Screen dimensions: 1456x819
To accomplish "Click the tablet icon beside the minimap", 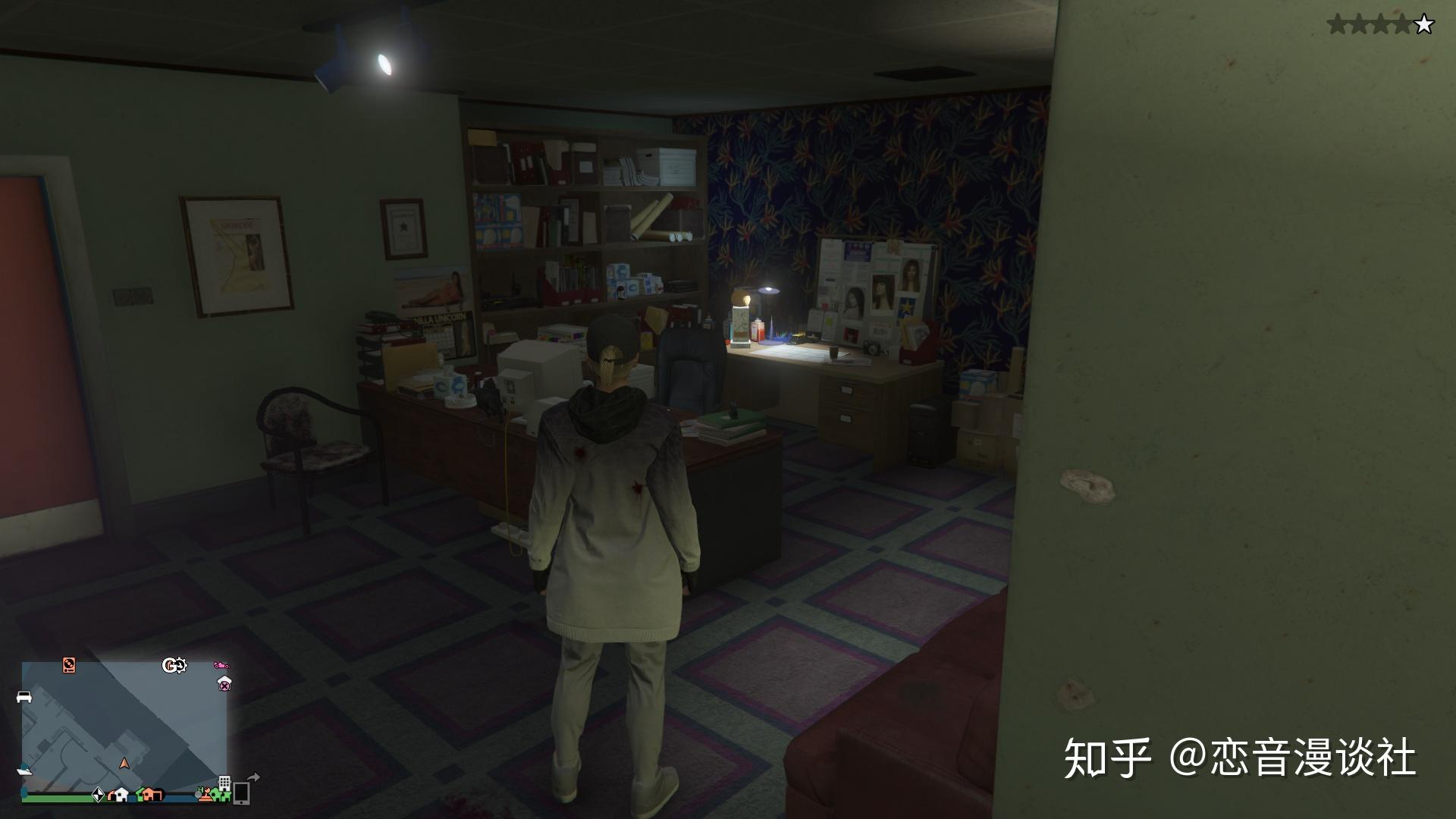I will 241,793.
